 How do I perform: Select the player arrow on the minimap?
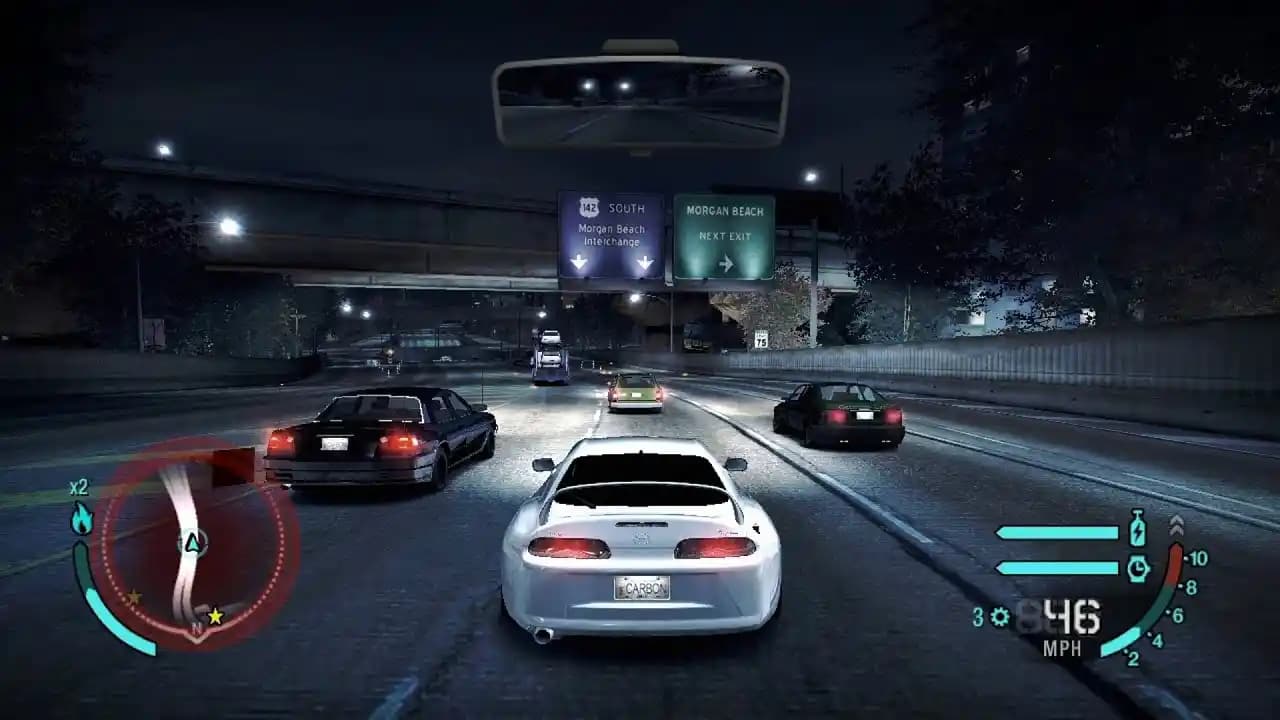point(193,543)
